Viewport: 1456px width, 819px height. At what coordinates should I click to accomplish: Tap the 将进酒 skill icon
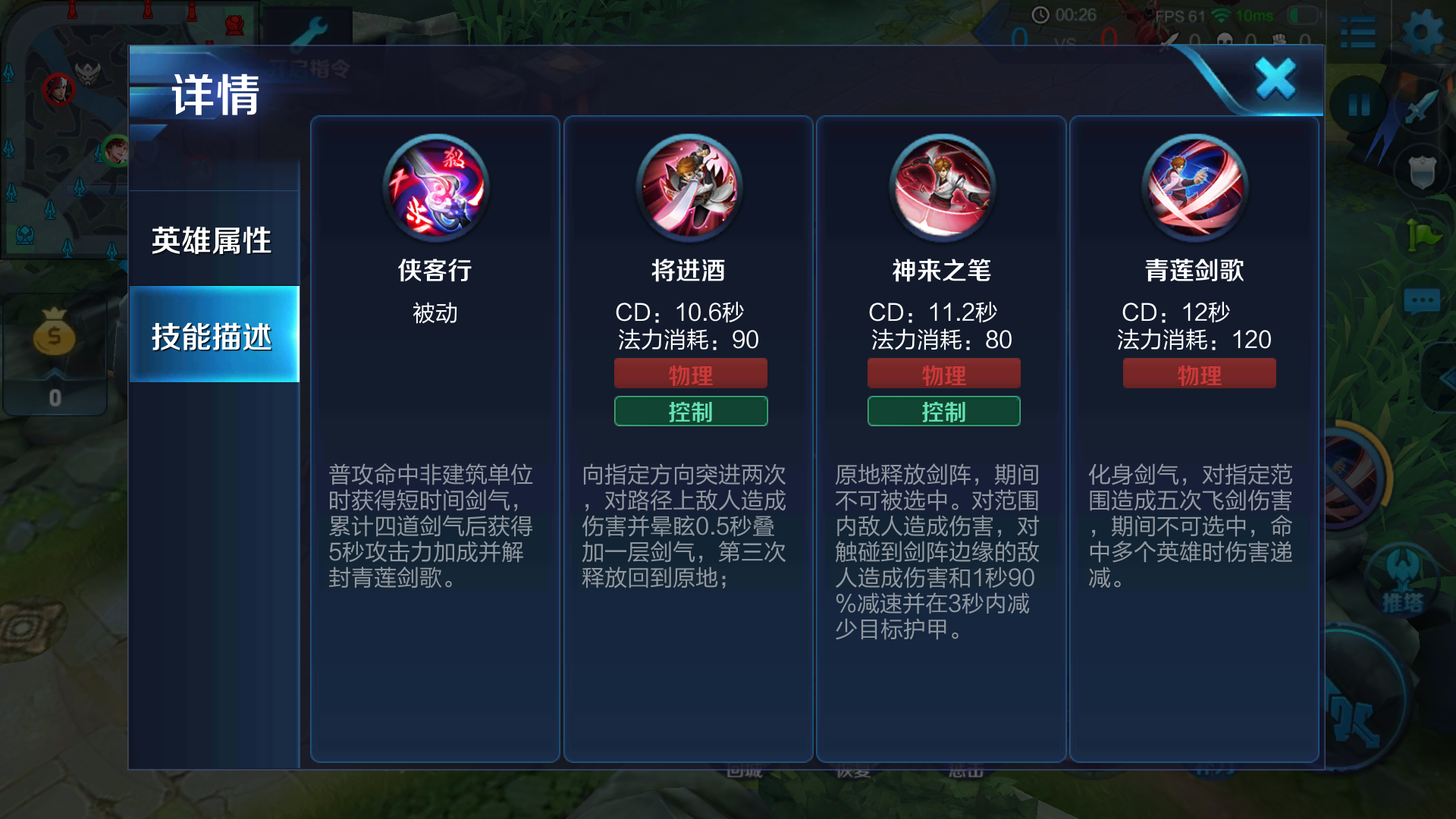point(689,188)
